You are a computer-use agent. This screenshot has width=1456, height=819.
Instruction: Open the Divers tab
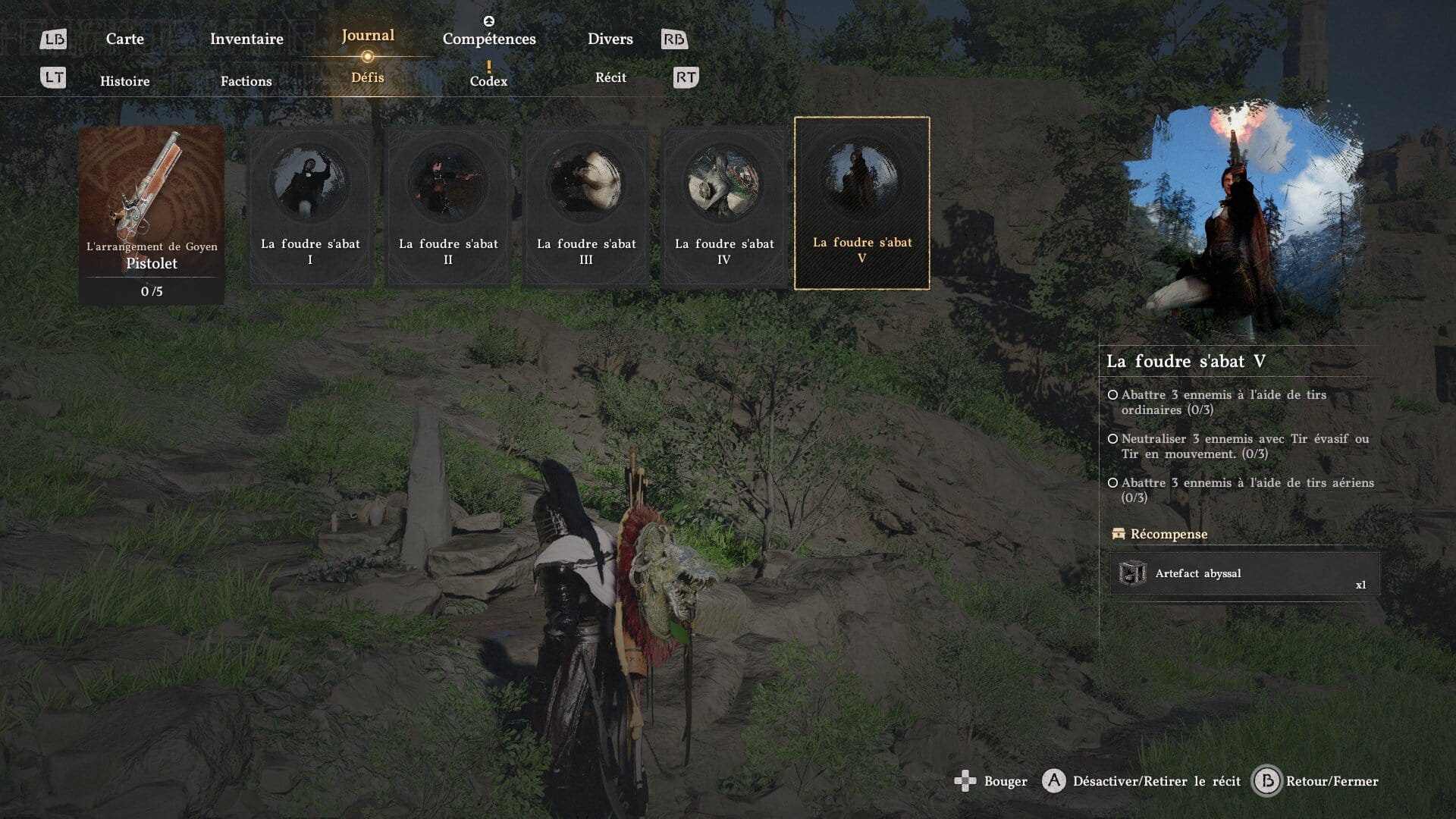610,39
